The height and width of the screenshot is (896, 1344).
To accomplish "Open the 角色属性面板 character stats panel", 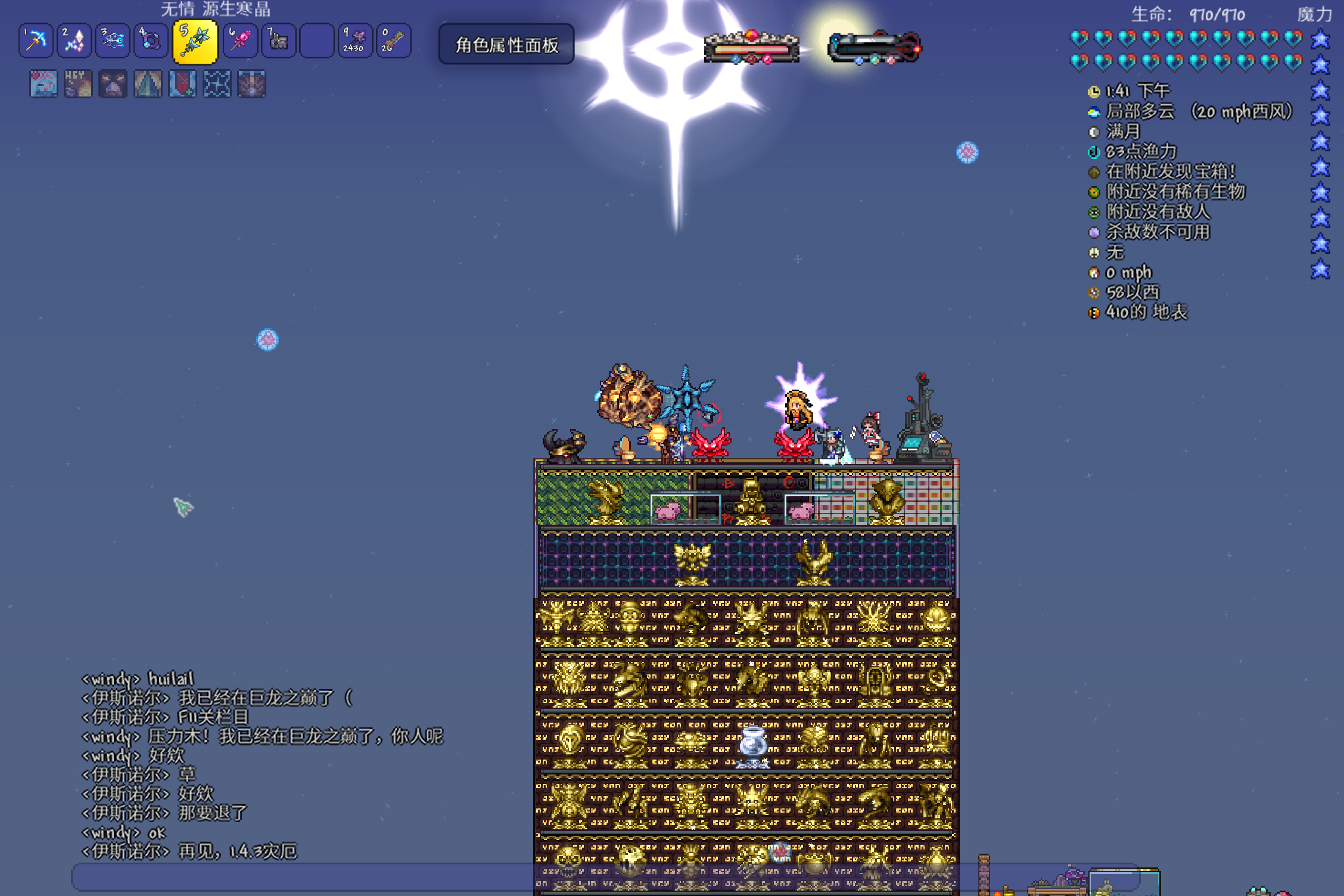I will (506, 45).
